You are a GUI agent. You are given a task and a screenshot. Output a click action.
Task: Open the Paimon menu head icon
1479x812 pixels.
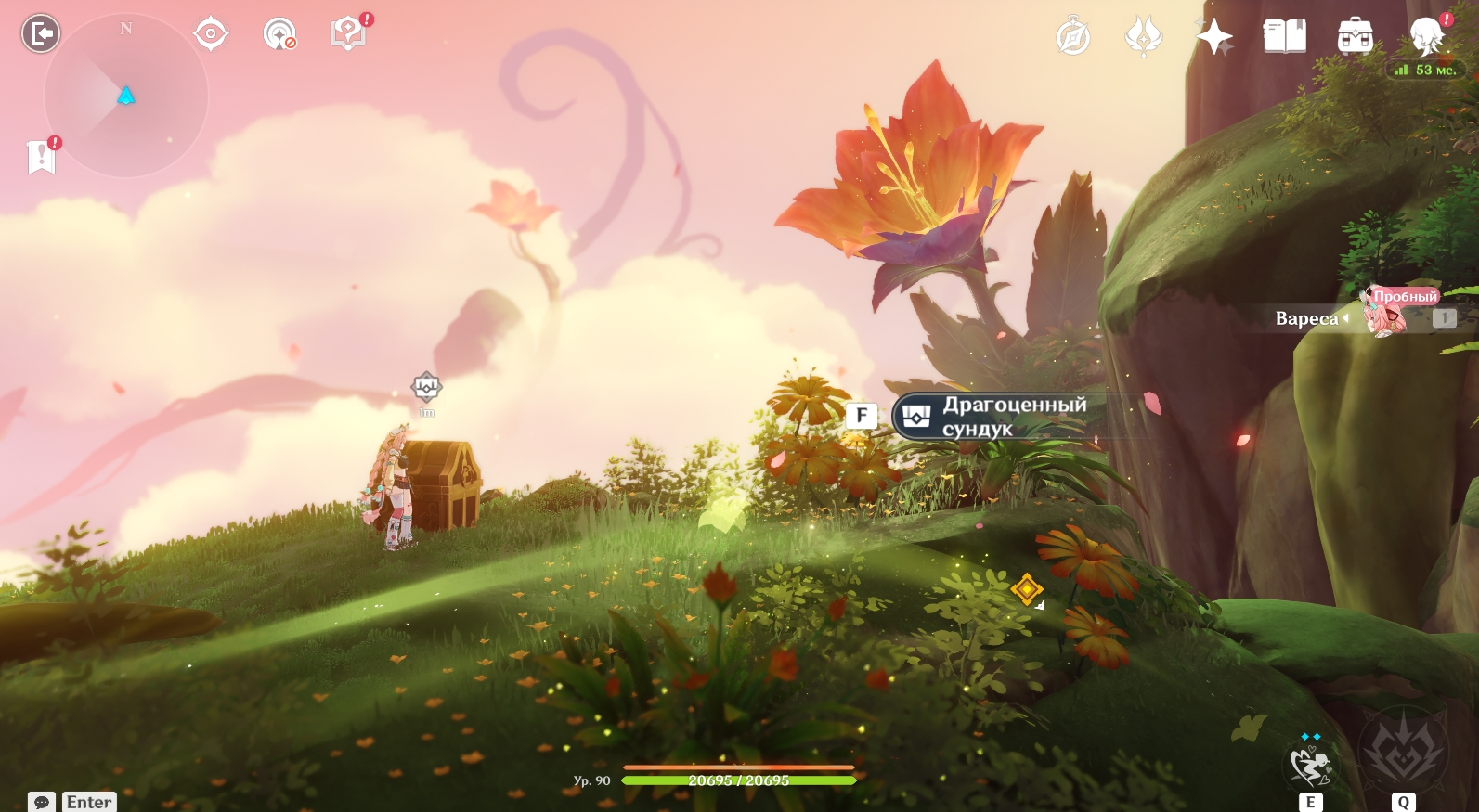(x=1427, y=37)
